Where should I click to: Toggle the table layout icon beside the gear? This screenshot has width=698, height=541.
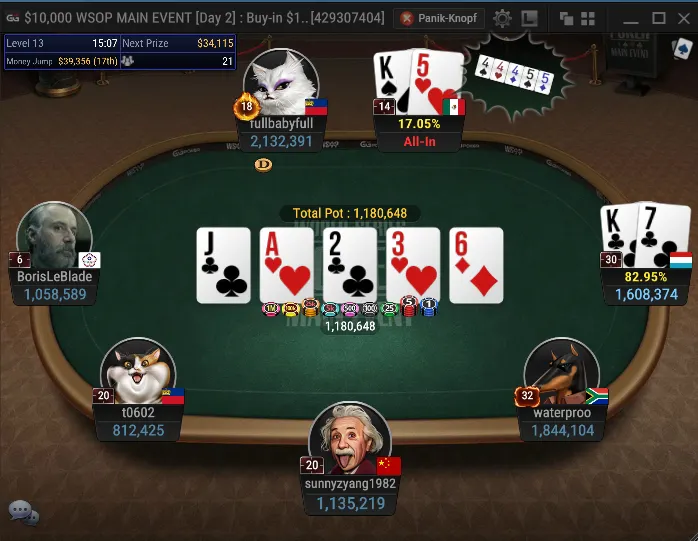pos(529,18)
